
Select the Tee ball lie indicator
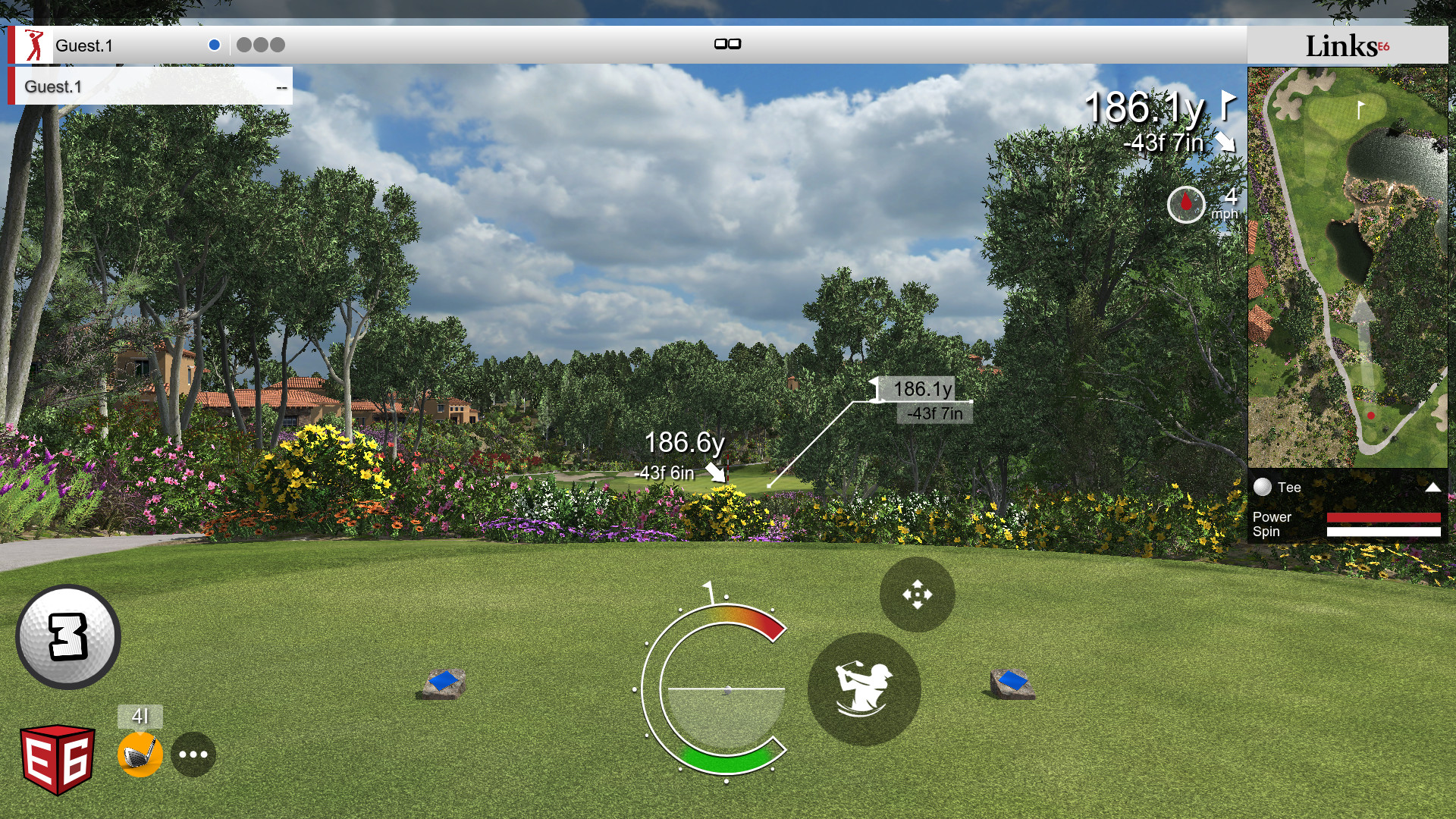click(x=1262, y=488)
